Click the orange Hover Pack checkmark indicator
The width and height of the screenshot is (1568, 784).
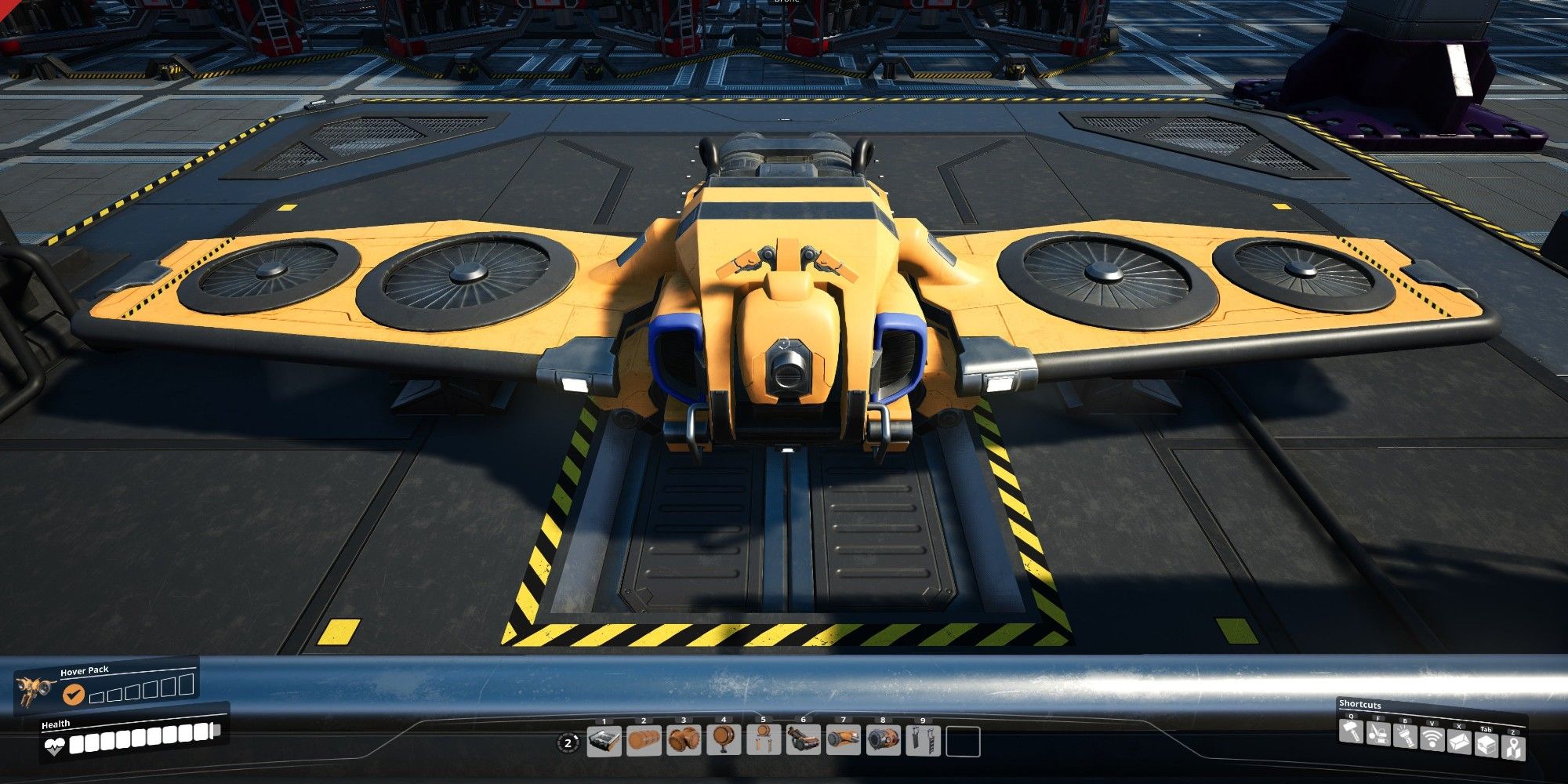(74, 695)
